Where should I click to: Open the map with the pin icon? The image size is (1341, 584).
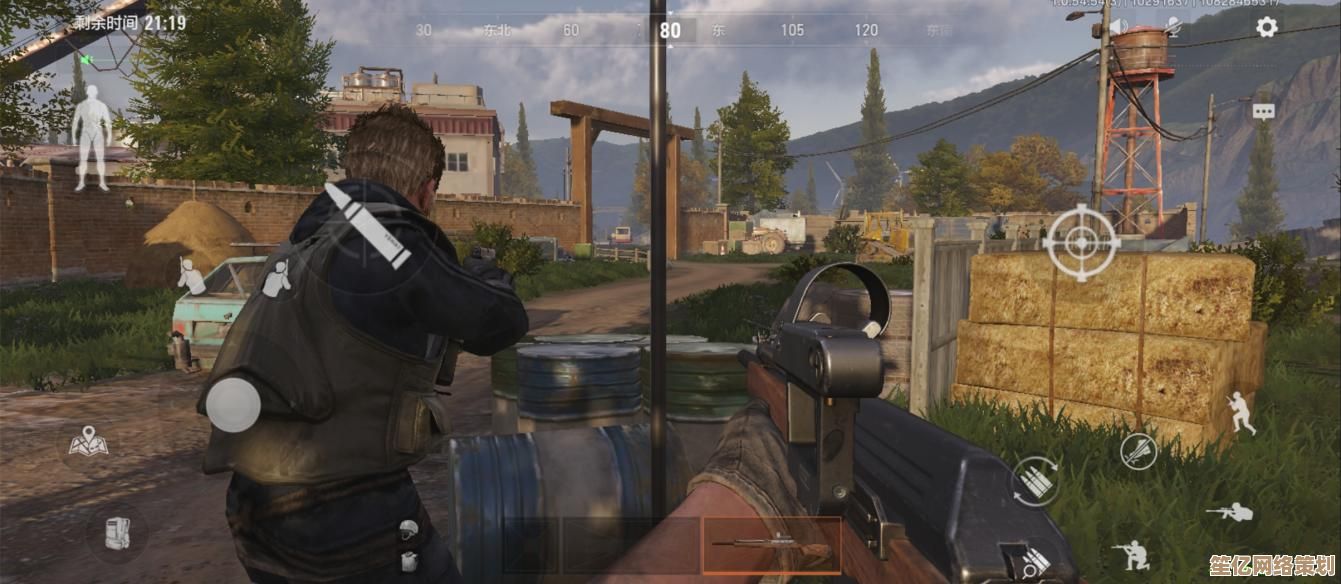(88, 442)
